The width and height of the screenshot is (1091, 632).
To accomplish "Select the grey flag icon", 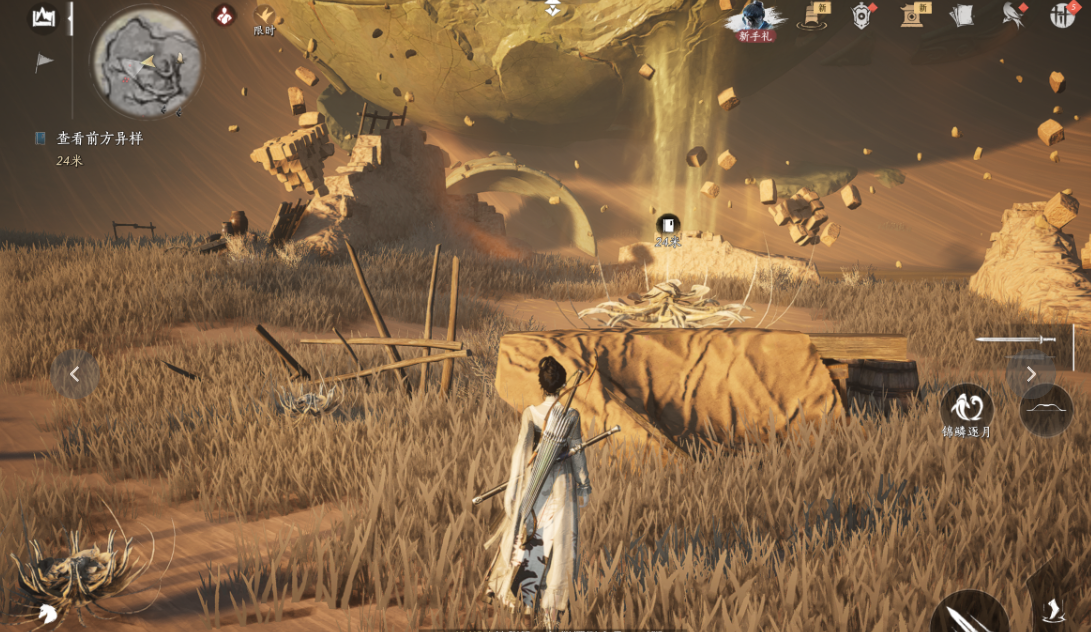I will (x=44, y=62).
